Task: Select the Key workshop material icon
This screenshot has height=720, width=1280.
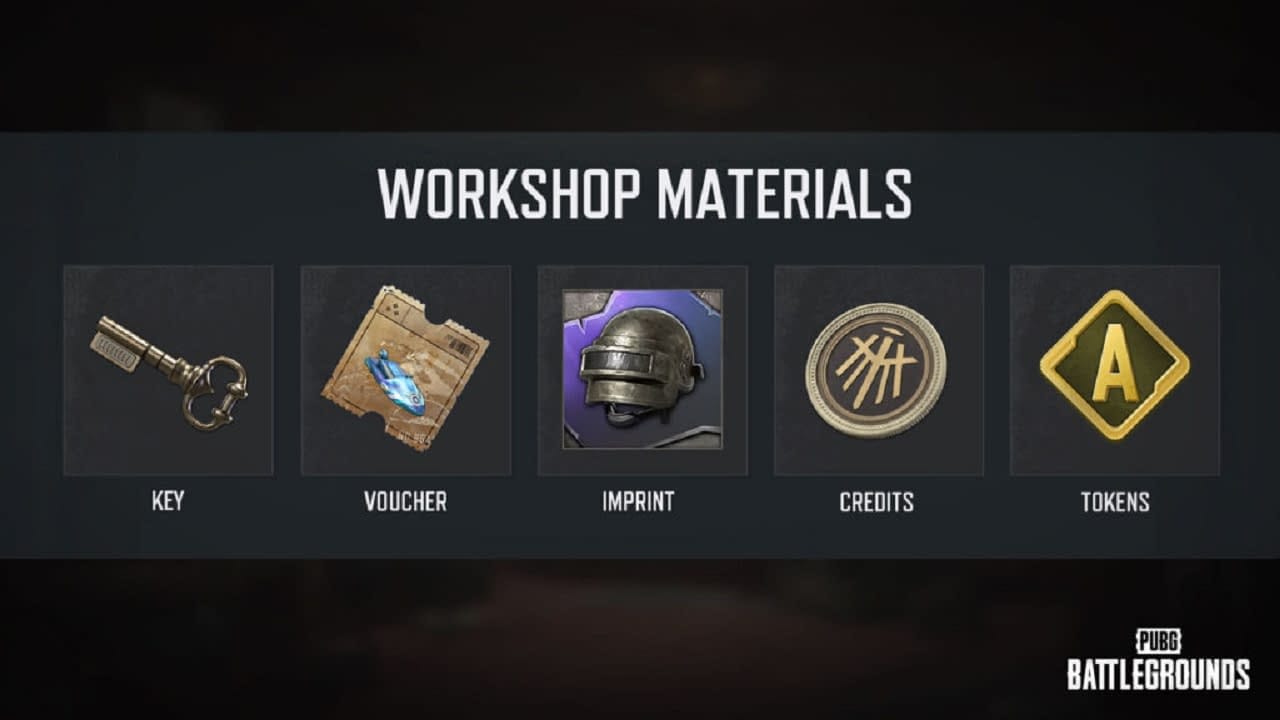Action: pyautogui.click(x=168, y=370)
